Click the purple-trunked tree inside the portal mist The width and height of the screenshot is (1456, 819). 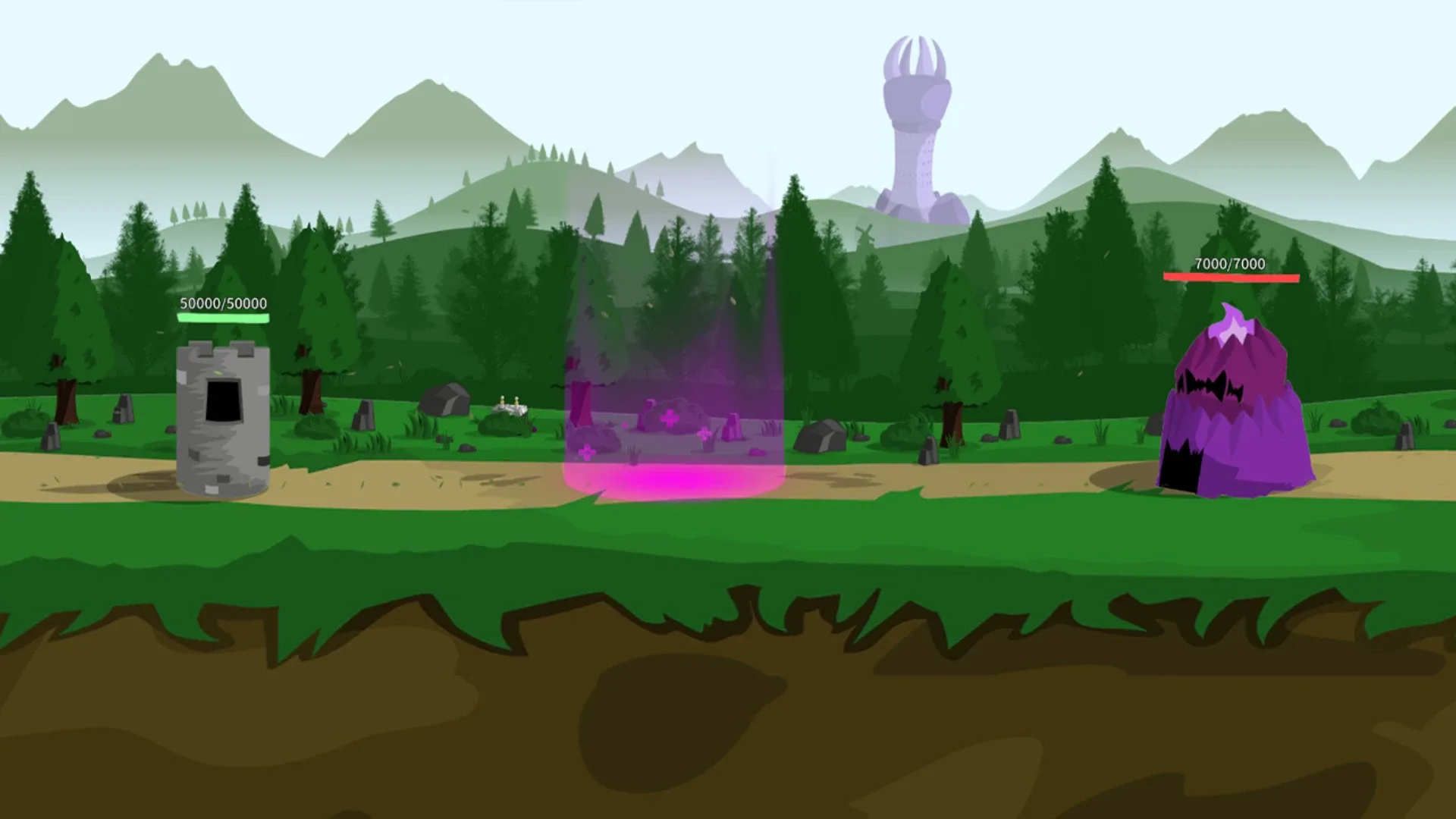point(580,394)
